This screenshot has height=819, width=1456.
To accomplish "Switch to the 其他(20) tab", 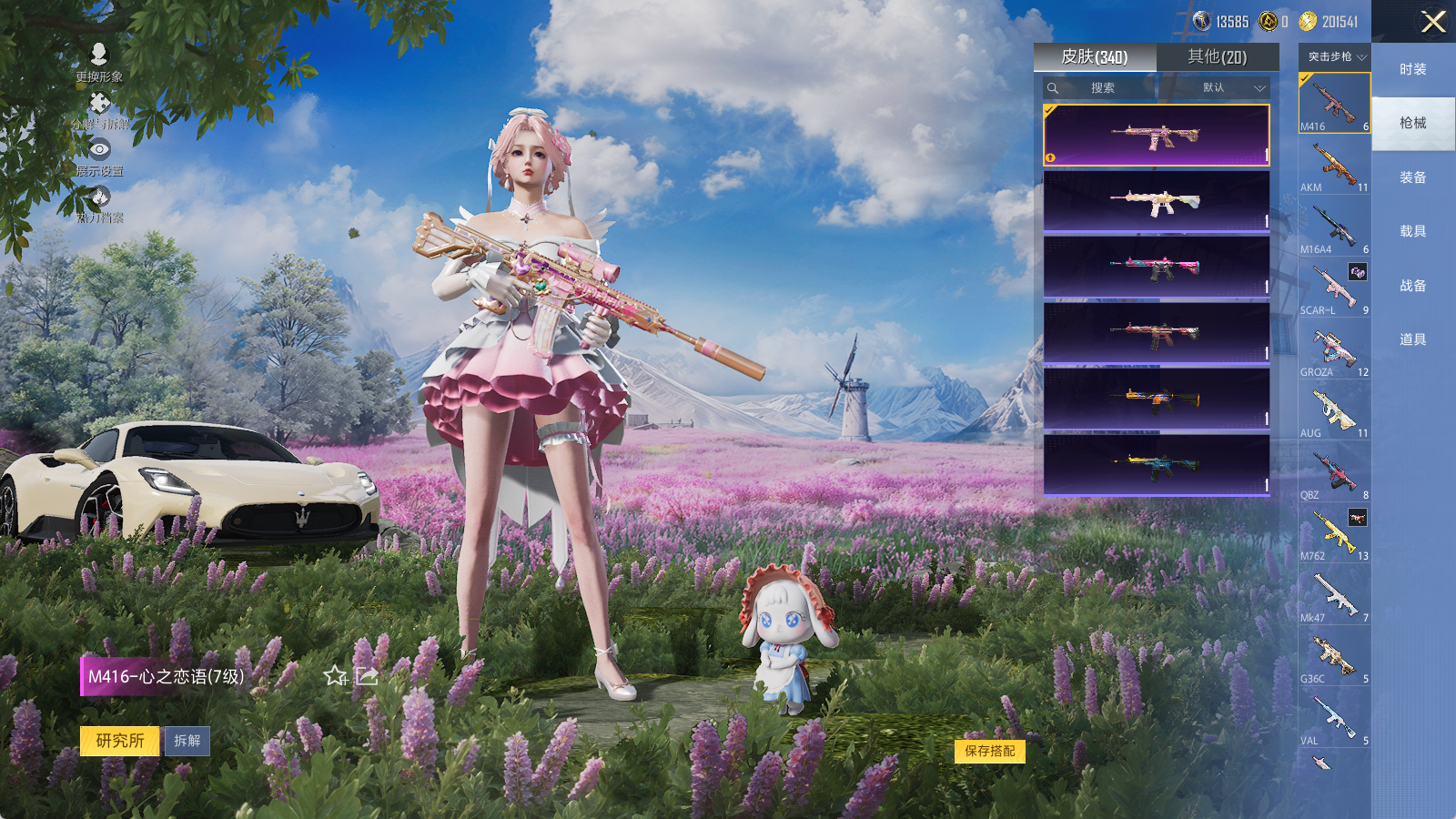I will click(1217, 57).
